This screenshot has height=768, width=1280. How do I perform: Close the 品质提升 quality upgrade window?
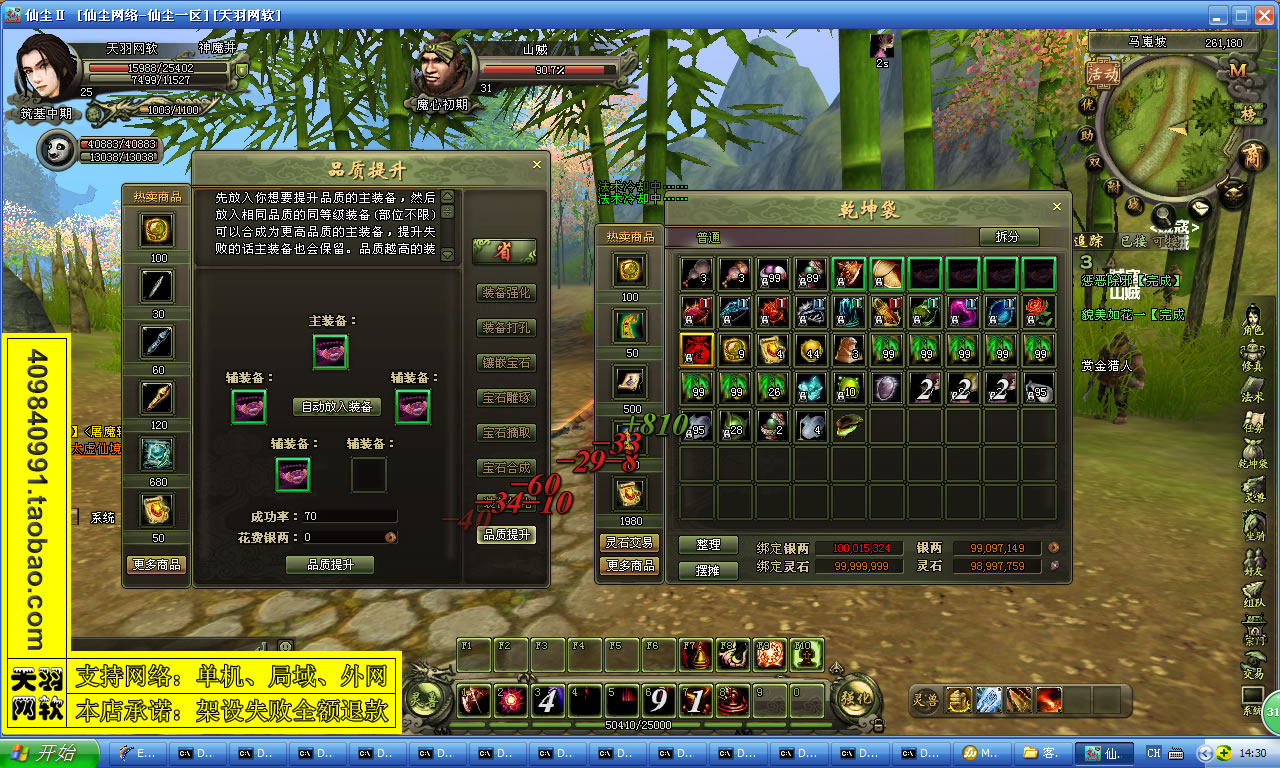click(x=537, y=165)
